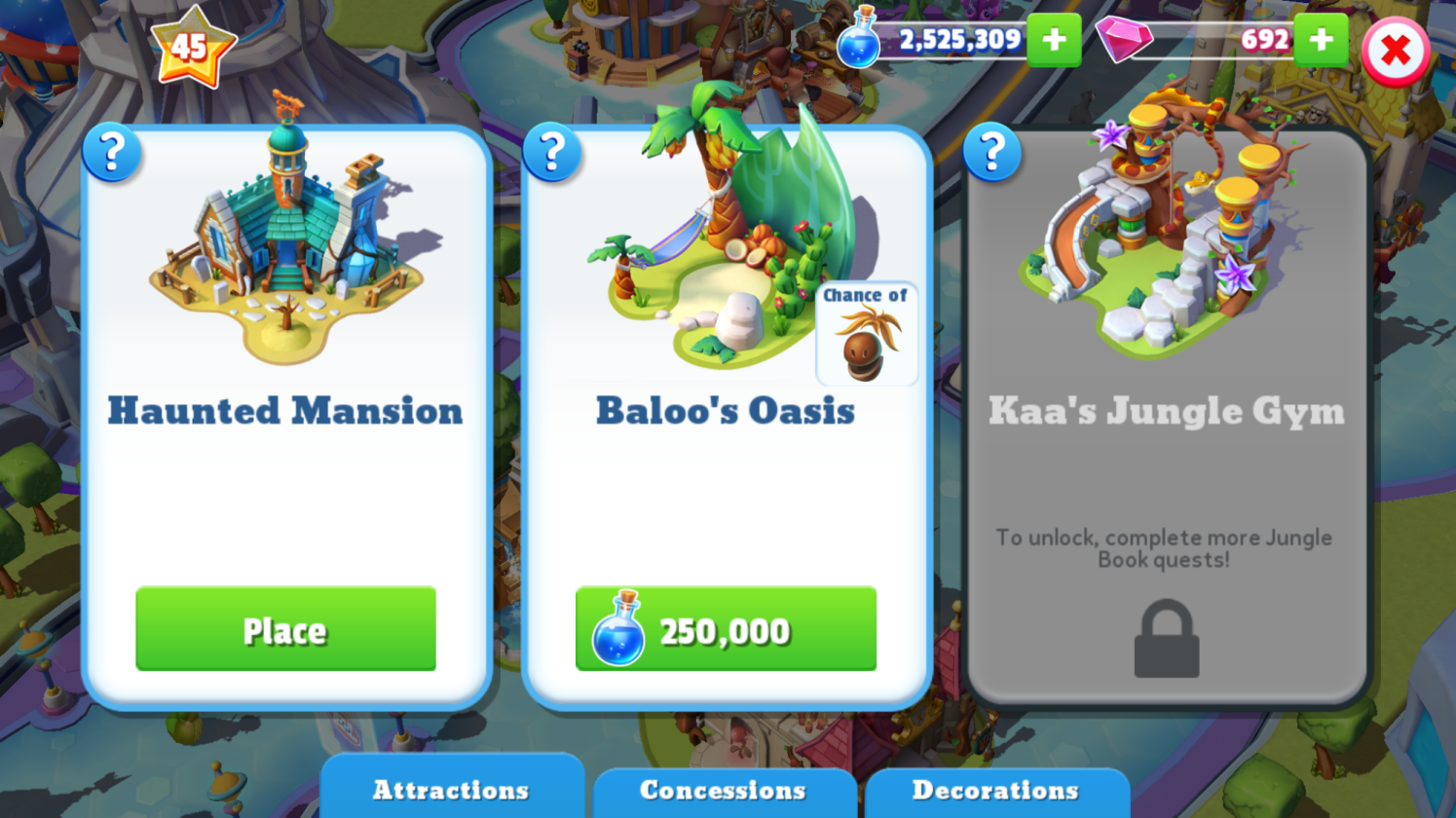
Task: Tap the level 45 star badge
Action: [191, 46]
